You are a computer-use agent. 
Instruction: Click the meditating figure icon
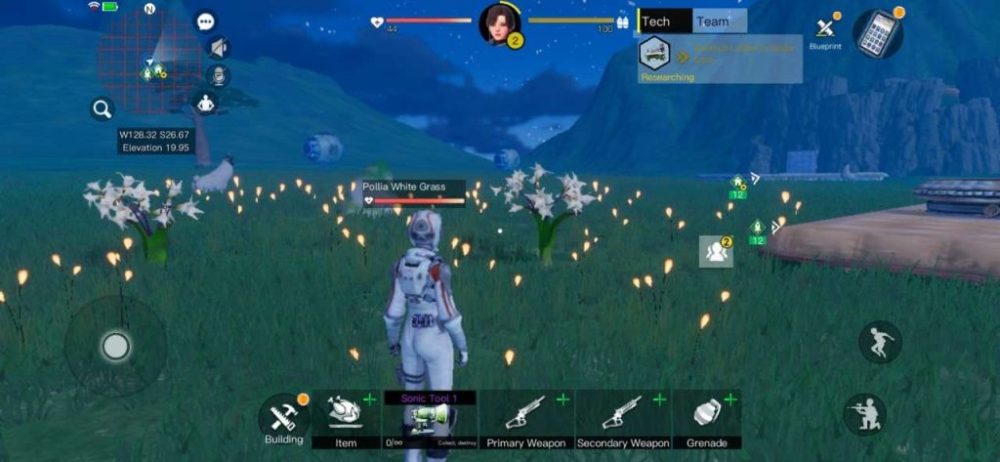(x=206, y=103)
